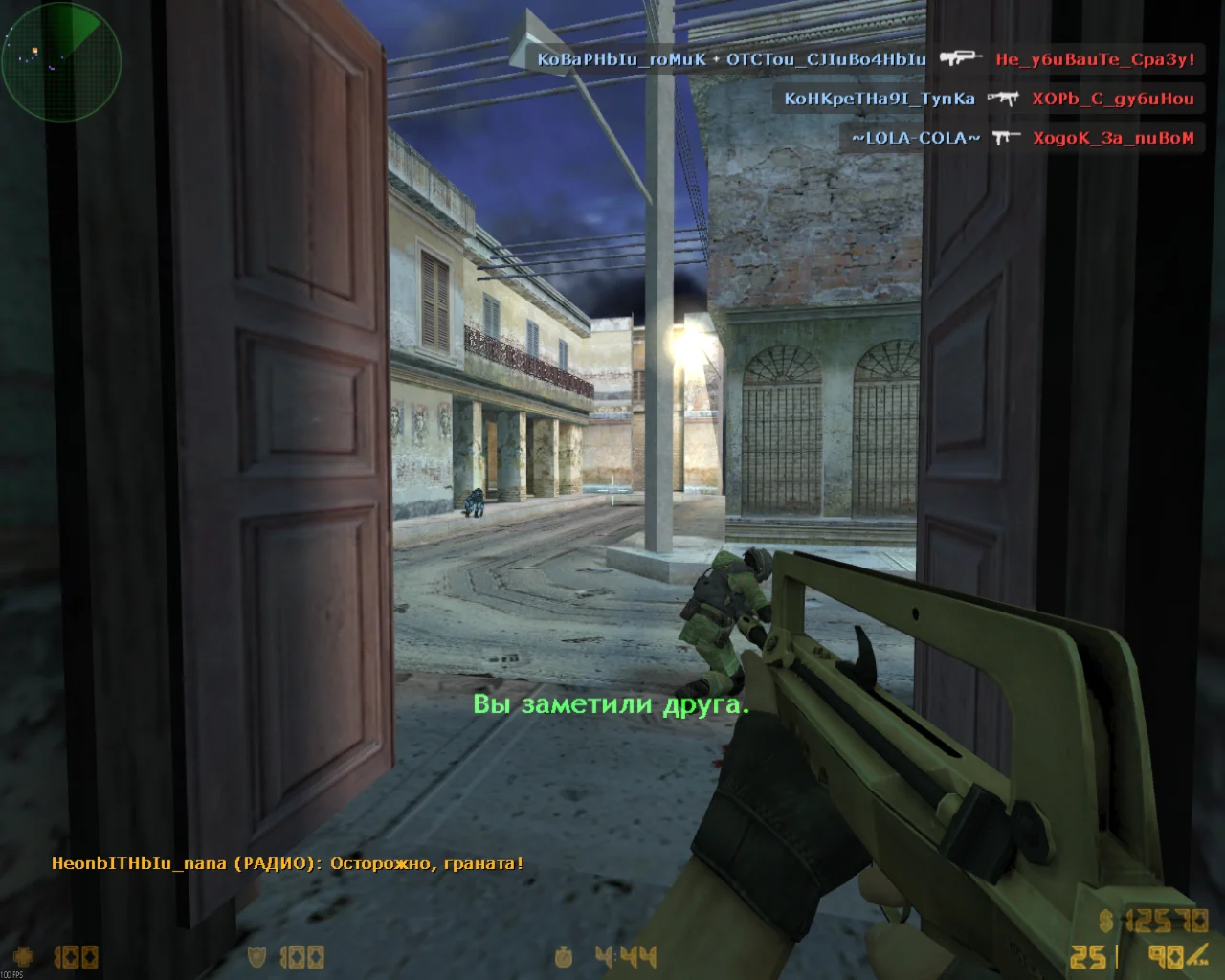Click the armor shield icon

[x=256, y=956]
